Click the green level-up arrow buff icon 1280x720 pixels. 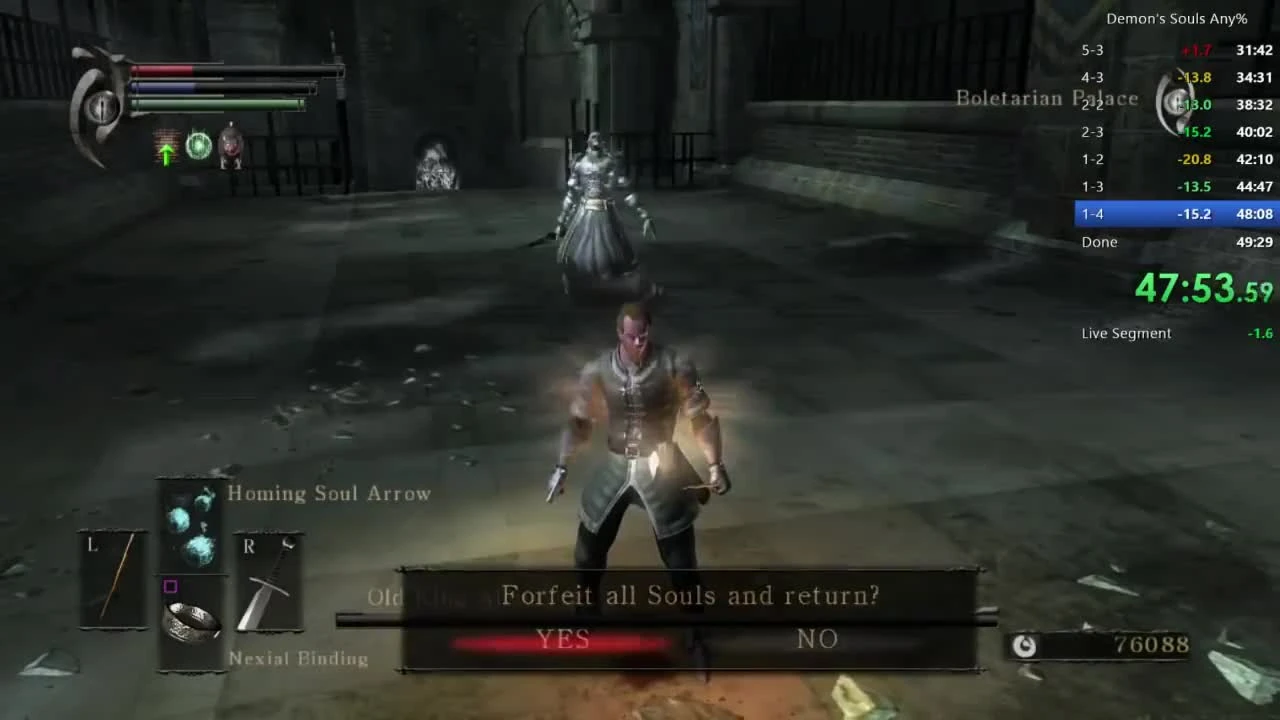click(x=166, y=152)
